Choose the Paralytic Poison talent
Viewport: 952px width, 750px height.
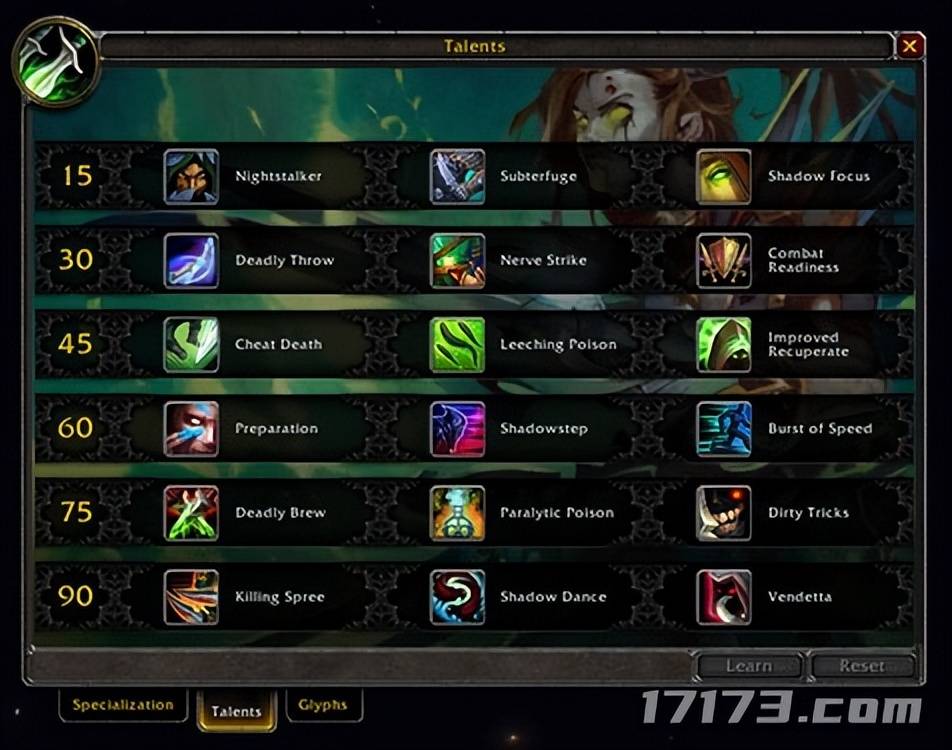(x=458, y=513)
